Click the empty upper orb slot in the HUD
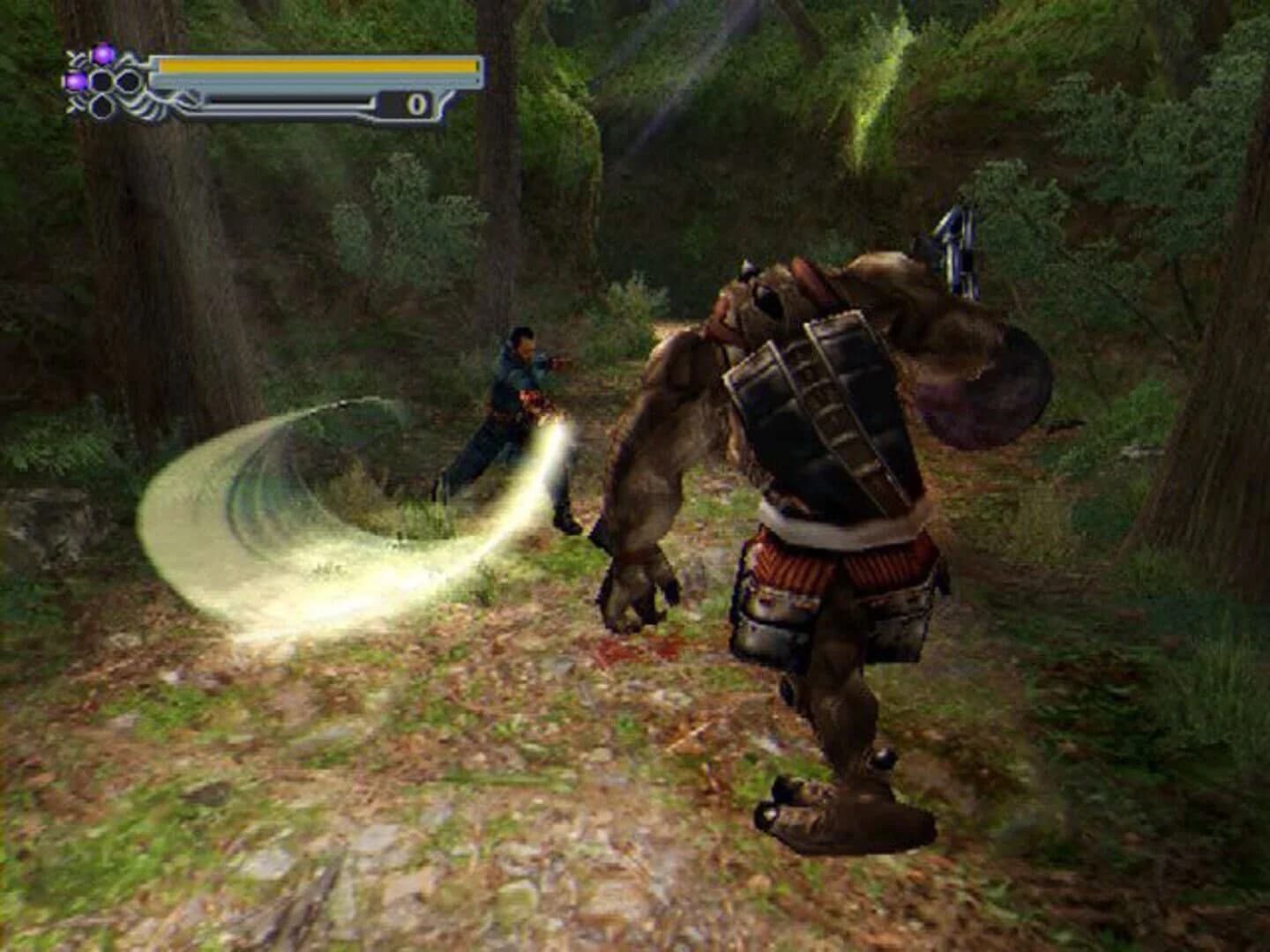Screen dimensions: 1270x952 102,79
